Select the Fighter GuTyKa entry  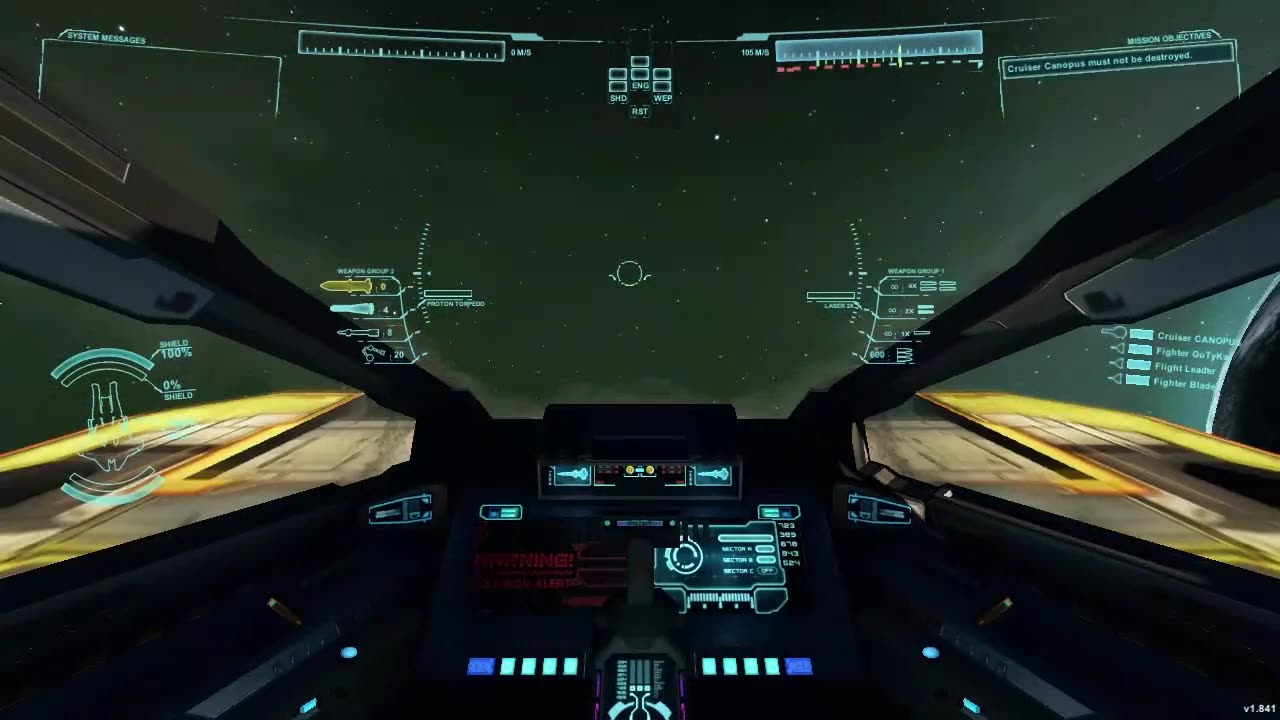coord(1193,352)
